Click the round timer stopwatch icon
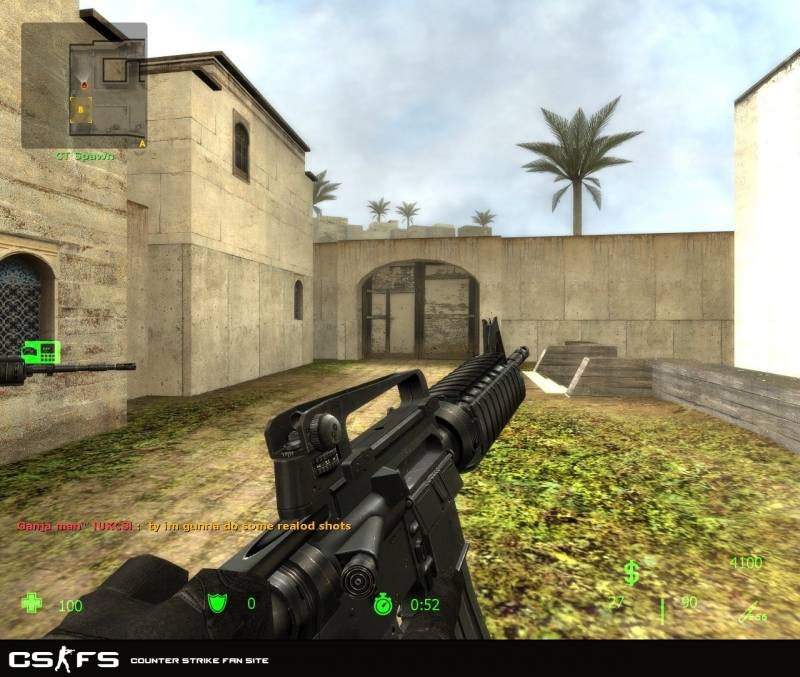This screenshot has height=677, width=800. pyautogui.click(x=384, y=604)
